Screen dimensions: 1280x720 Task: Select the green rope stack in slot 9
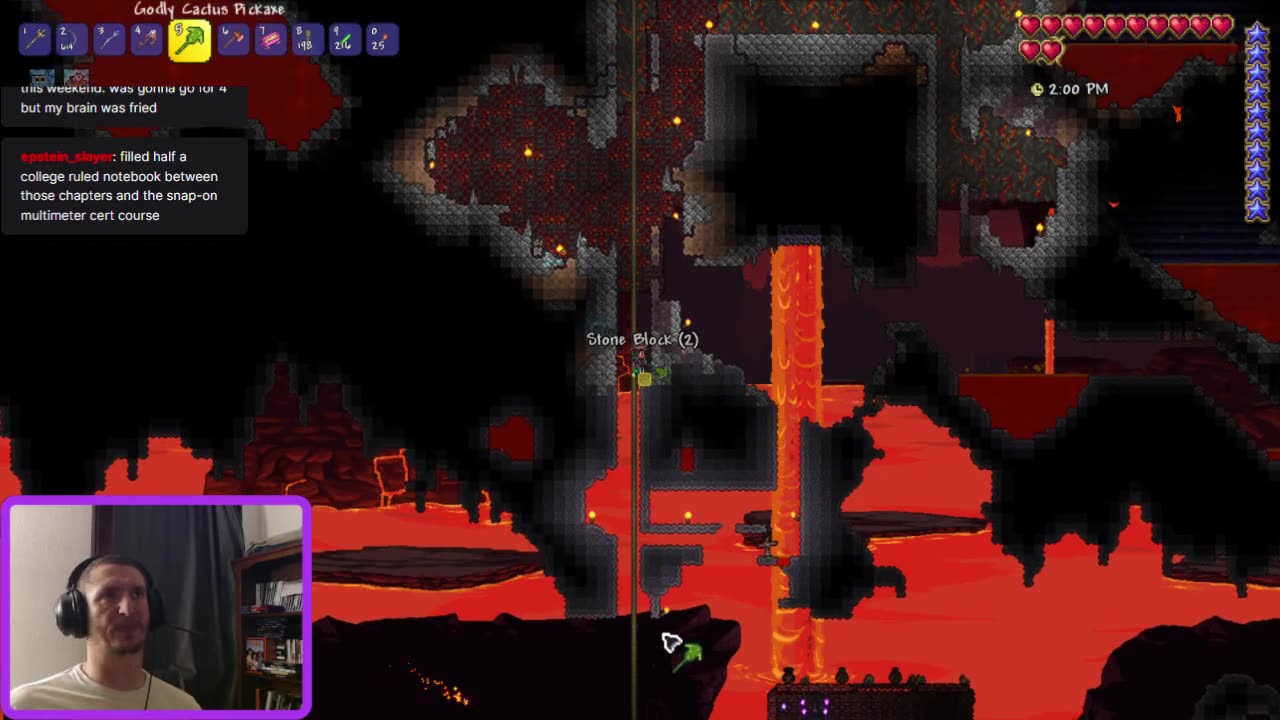coord(343,39)
